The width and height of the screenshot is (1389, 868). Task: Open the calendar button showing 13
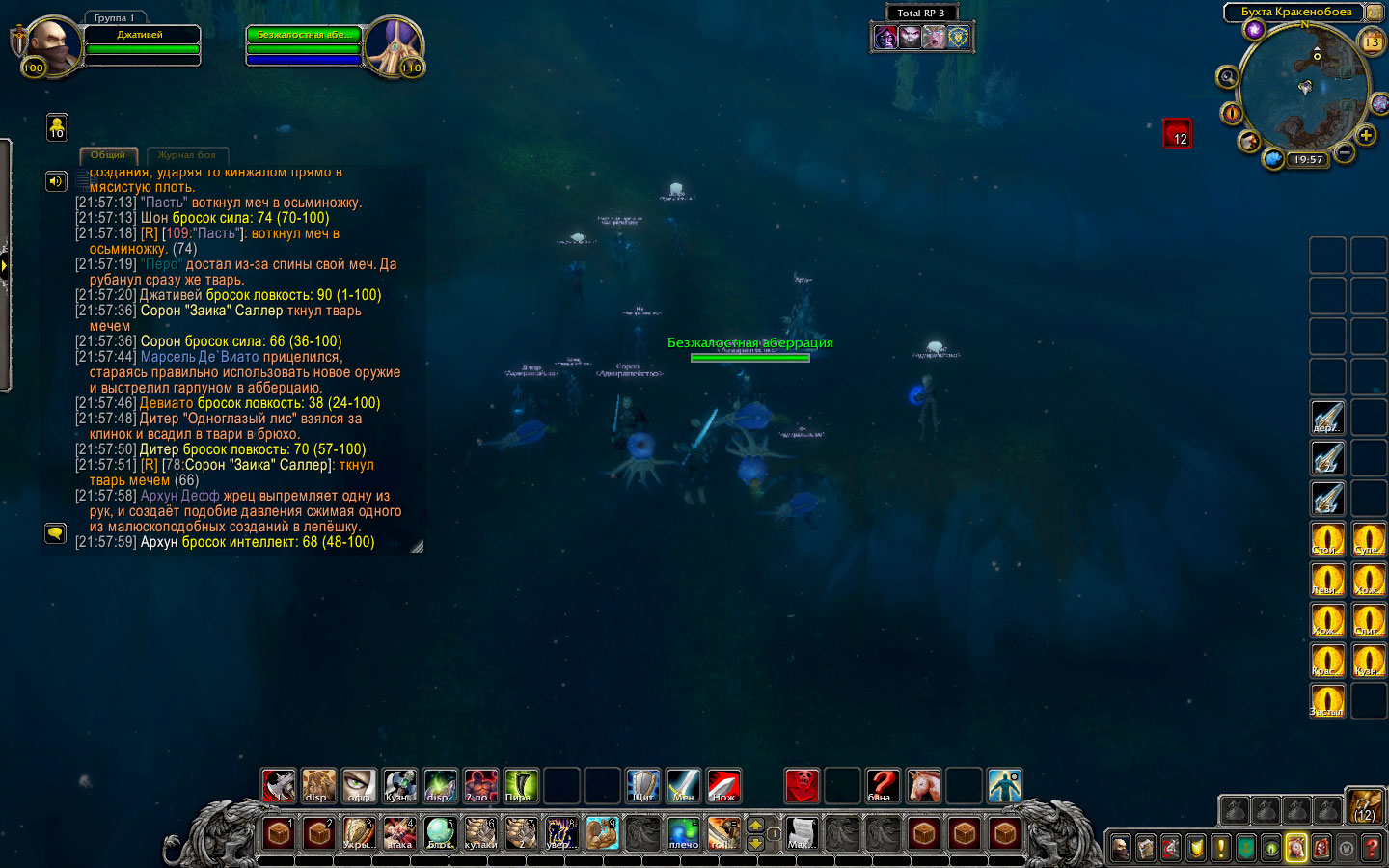(x=1371, y=41)
